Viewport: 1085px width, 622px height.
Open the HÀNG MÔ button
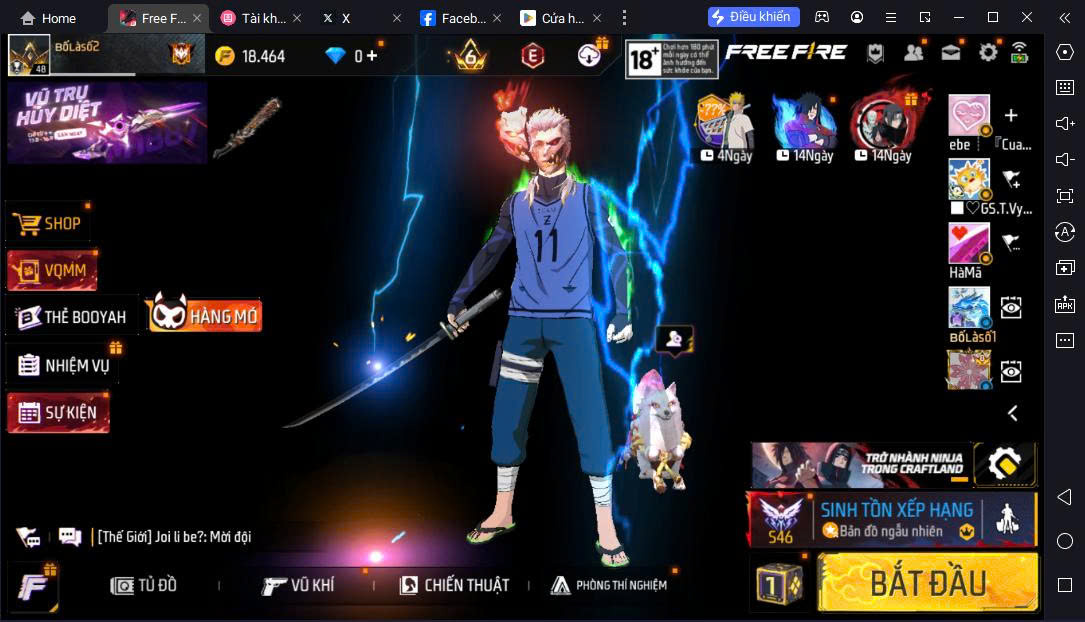pyautogui.click(x=206, y=316)
